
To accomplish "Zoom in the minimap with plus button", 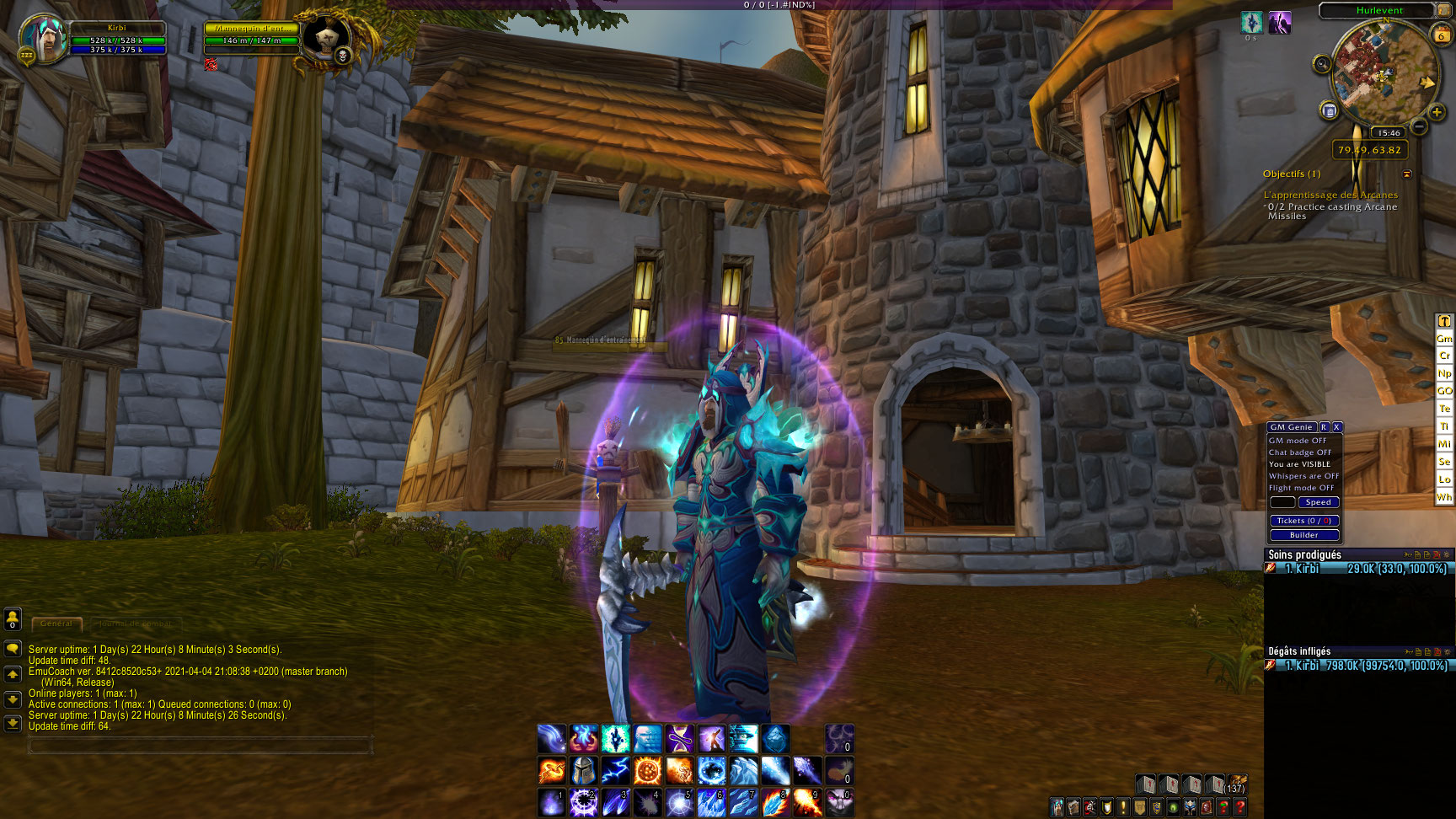I will [1437, 112].
